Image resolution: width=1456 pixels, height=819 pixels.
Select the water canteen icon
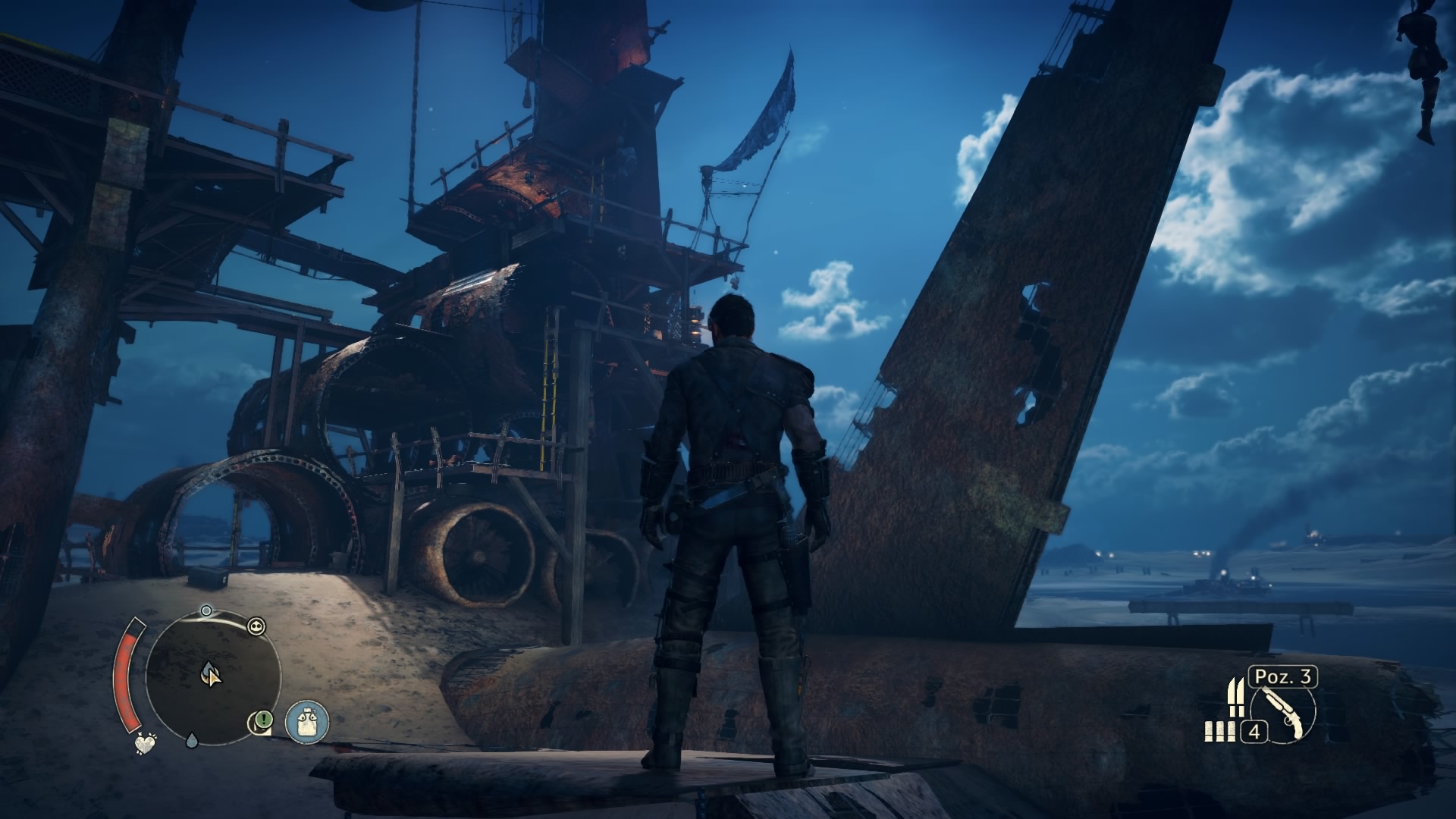click(x=306, y=721)
